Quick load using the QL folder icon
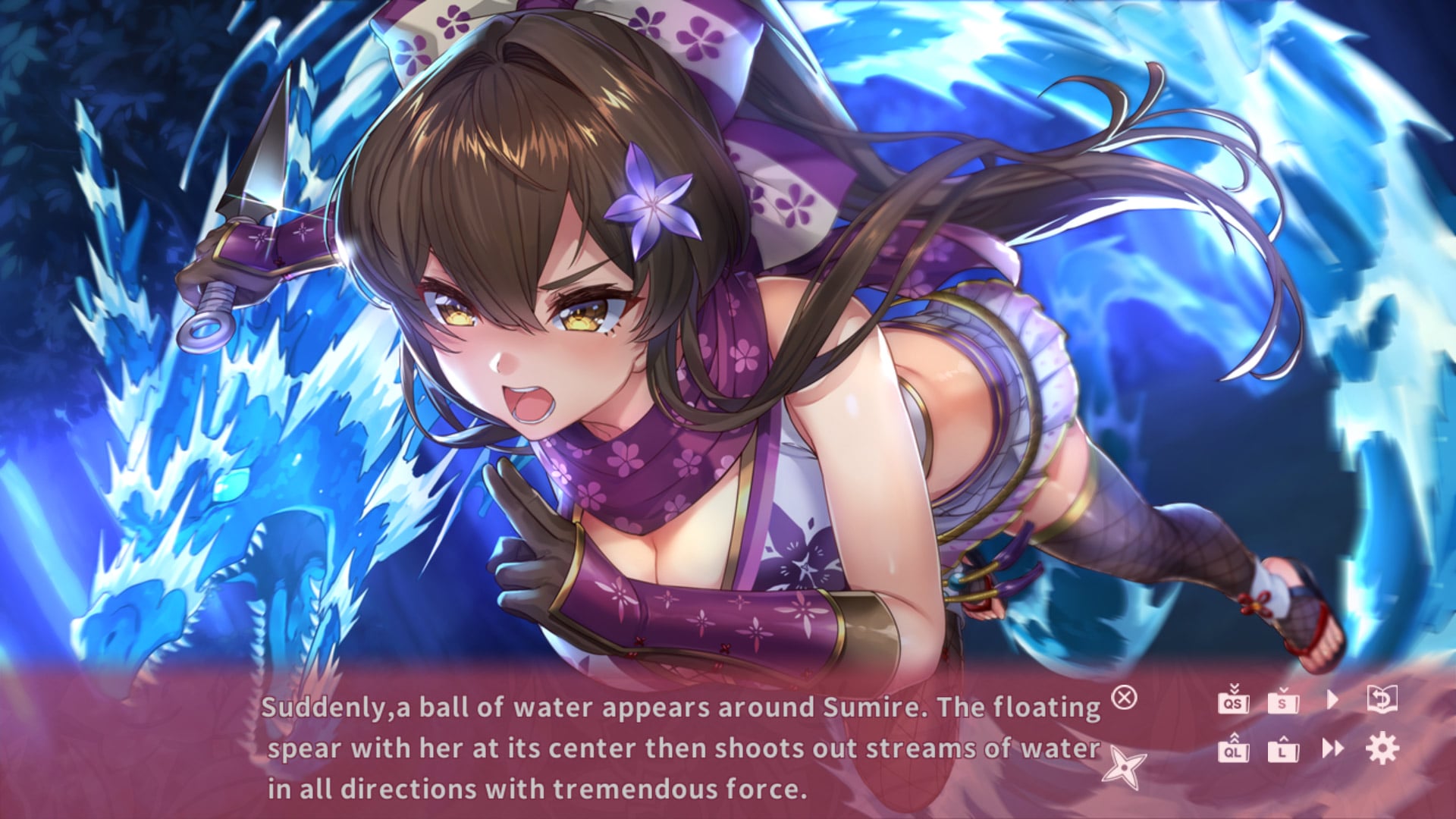 tap(1233, 749)
